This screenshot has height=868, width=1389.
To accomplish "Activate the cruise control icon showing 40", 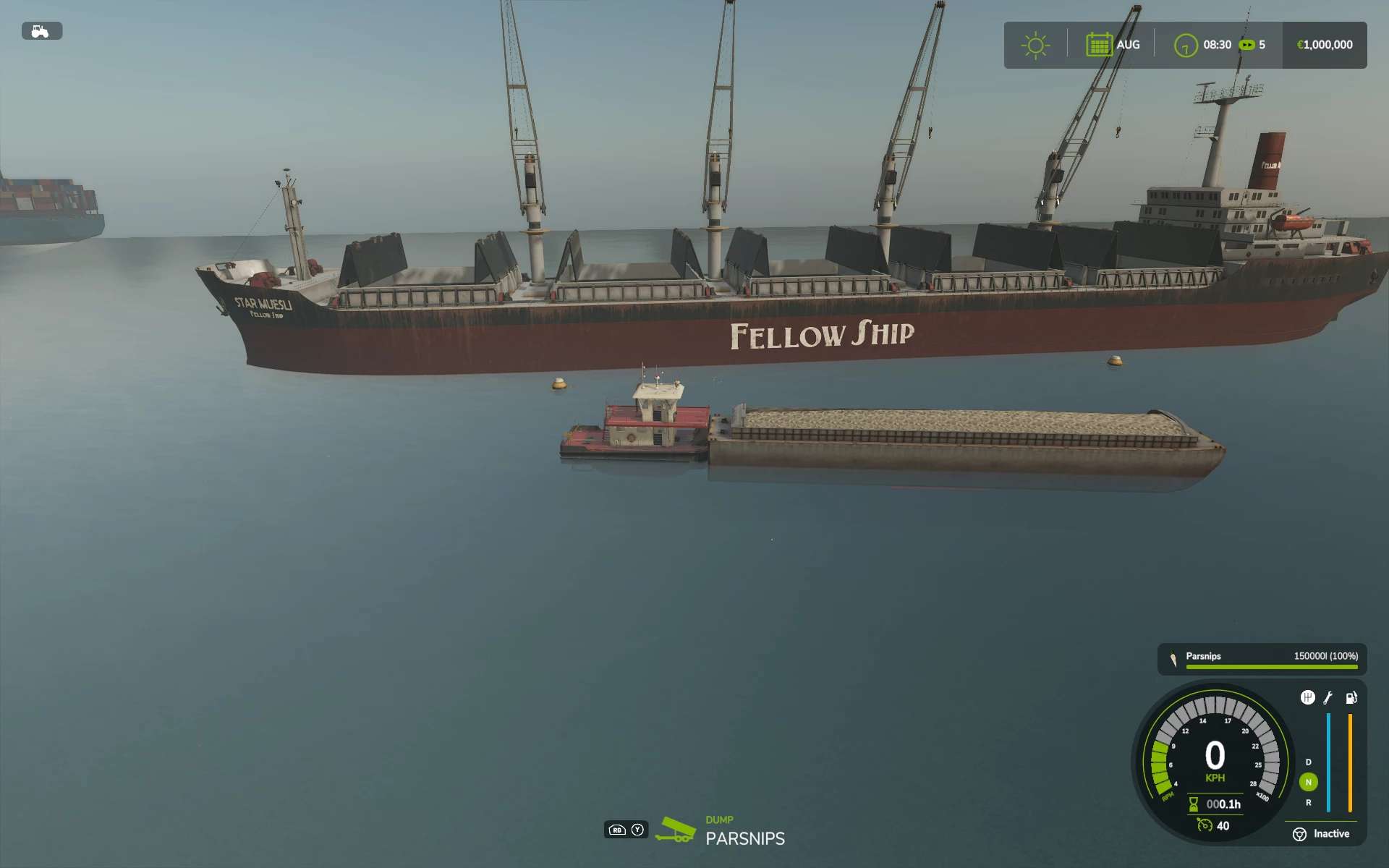I will pos(1205,825).
